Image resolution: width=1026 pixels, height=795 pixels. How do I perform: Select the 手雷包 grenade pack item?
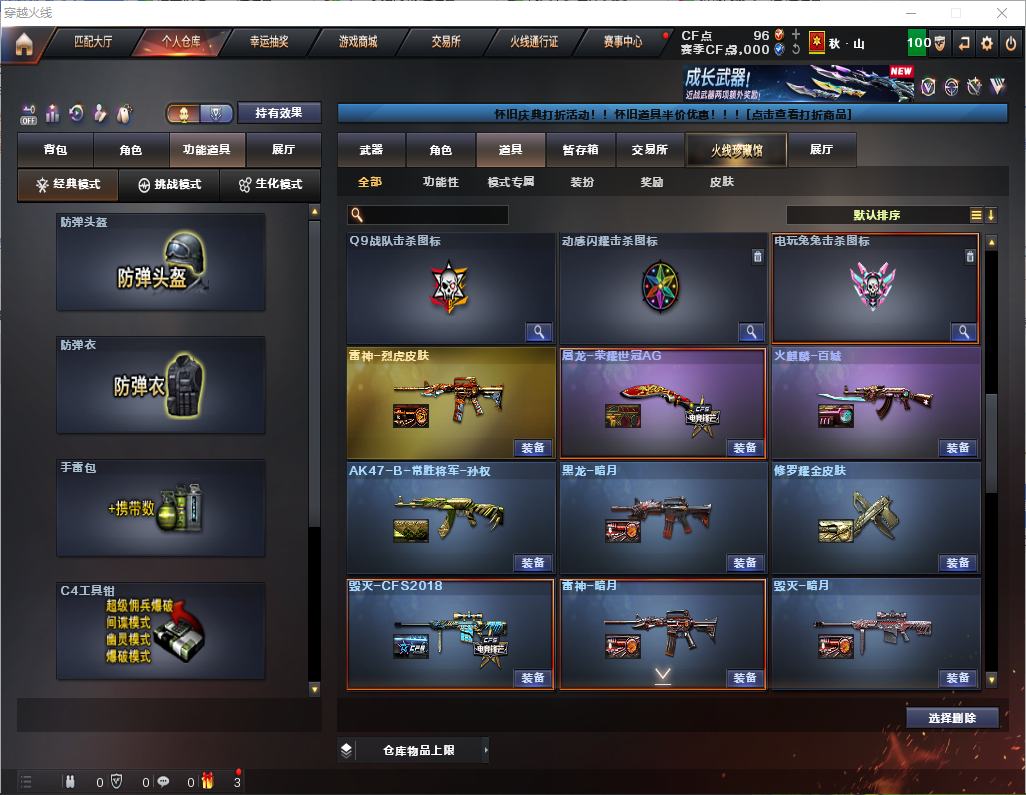tap(161, 508)
